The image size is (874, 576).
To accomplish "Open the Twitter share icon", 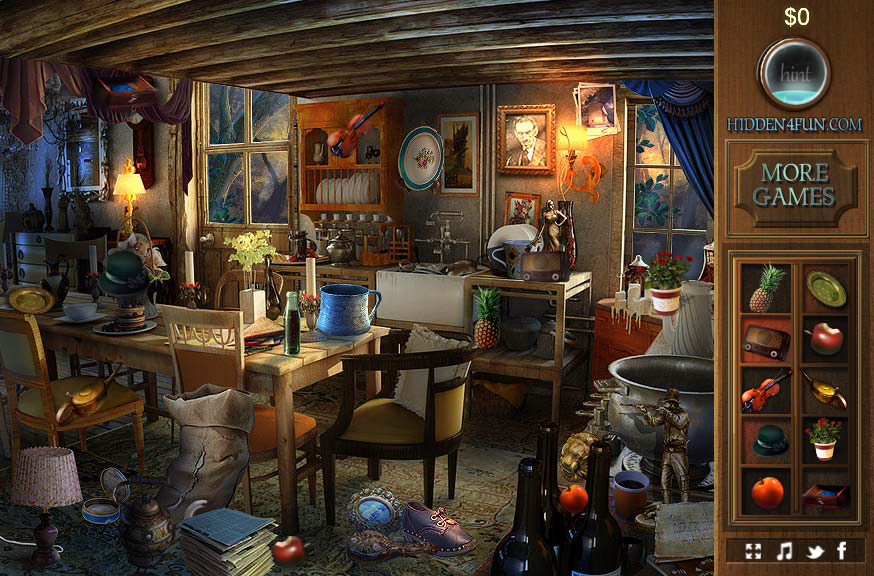I will tap(813, 550).
